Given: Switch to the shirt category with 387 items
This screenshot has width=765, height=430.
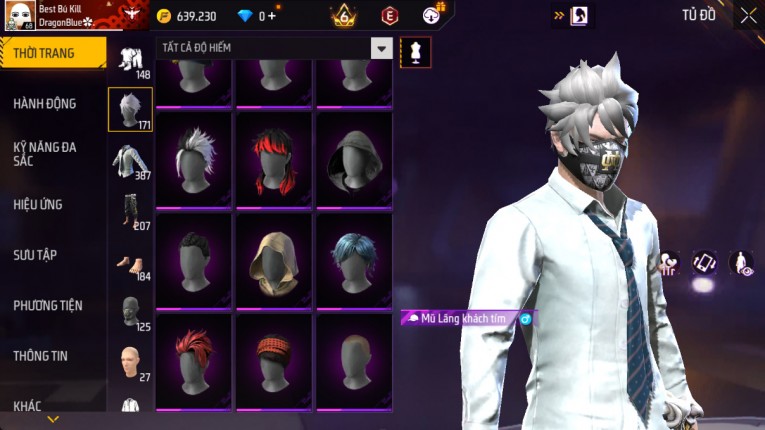Looking at the screenshot, I should coord(130,160).
